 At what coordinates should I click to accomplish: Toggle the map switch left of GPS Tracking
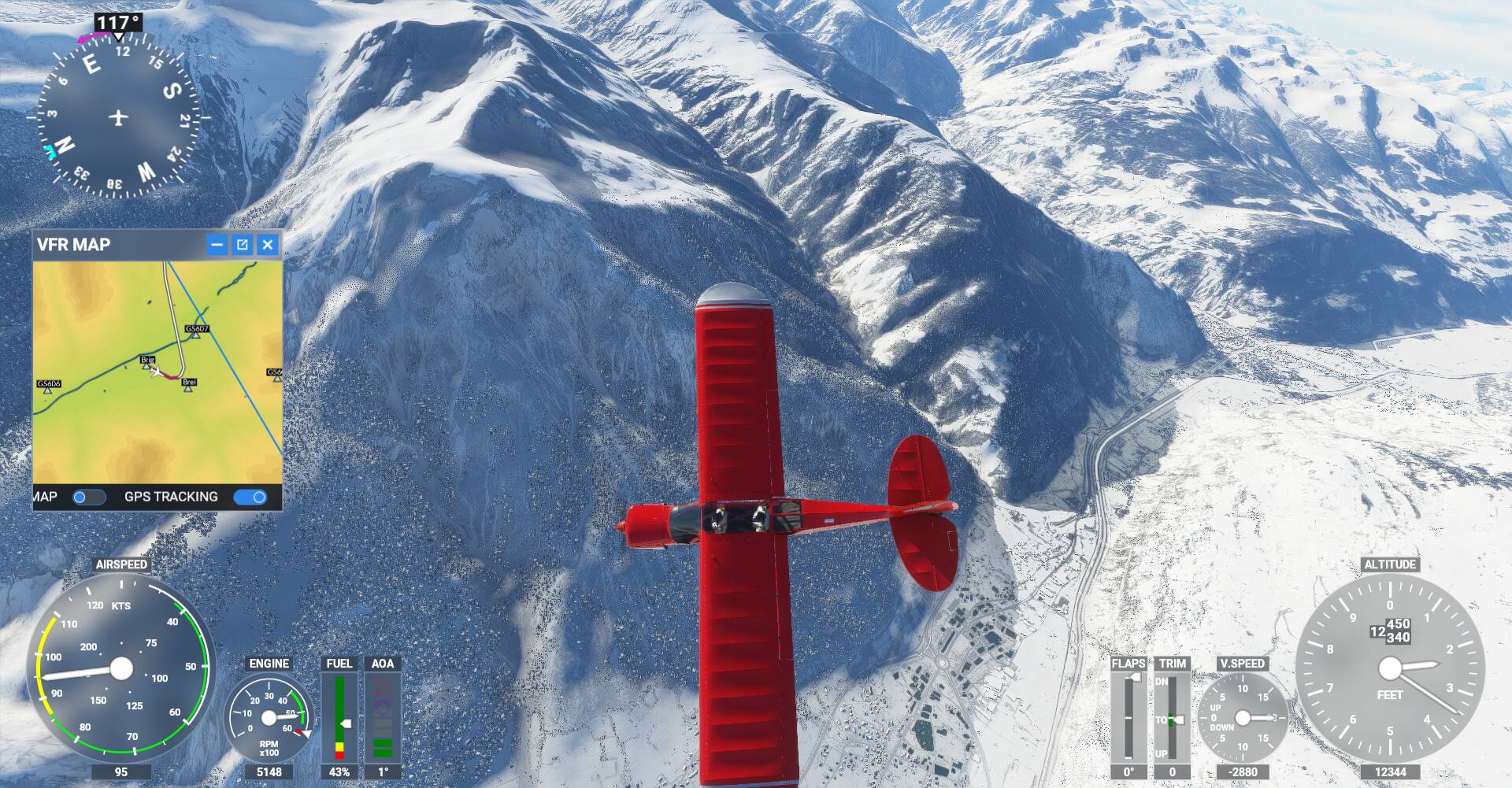[89, 497]
